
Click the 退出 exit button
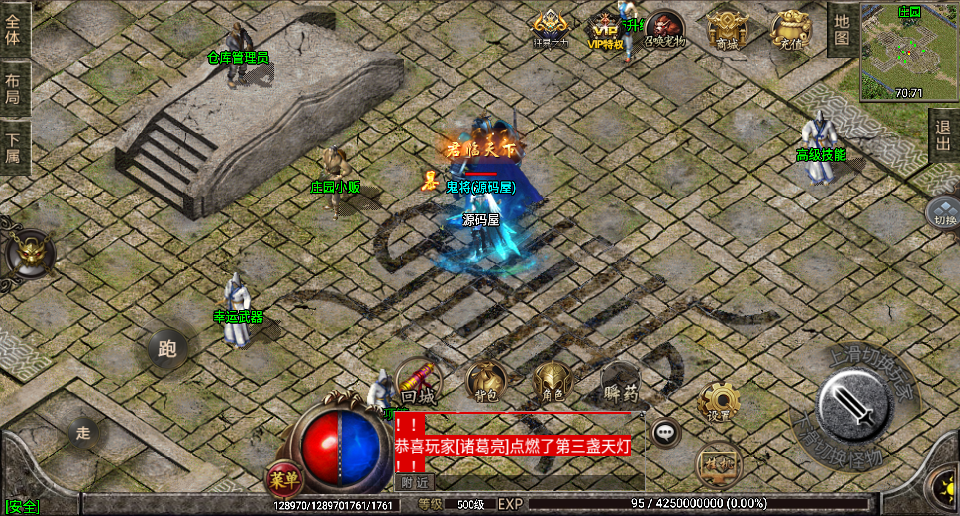pyautogui.click(x=943, y=135)
